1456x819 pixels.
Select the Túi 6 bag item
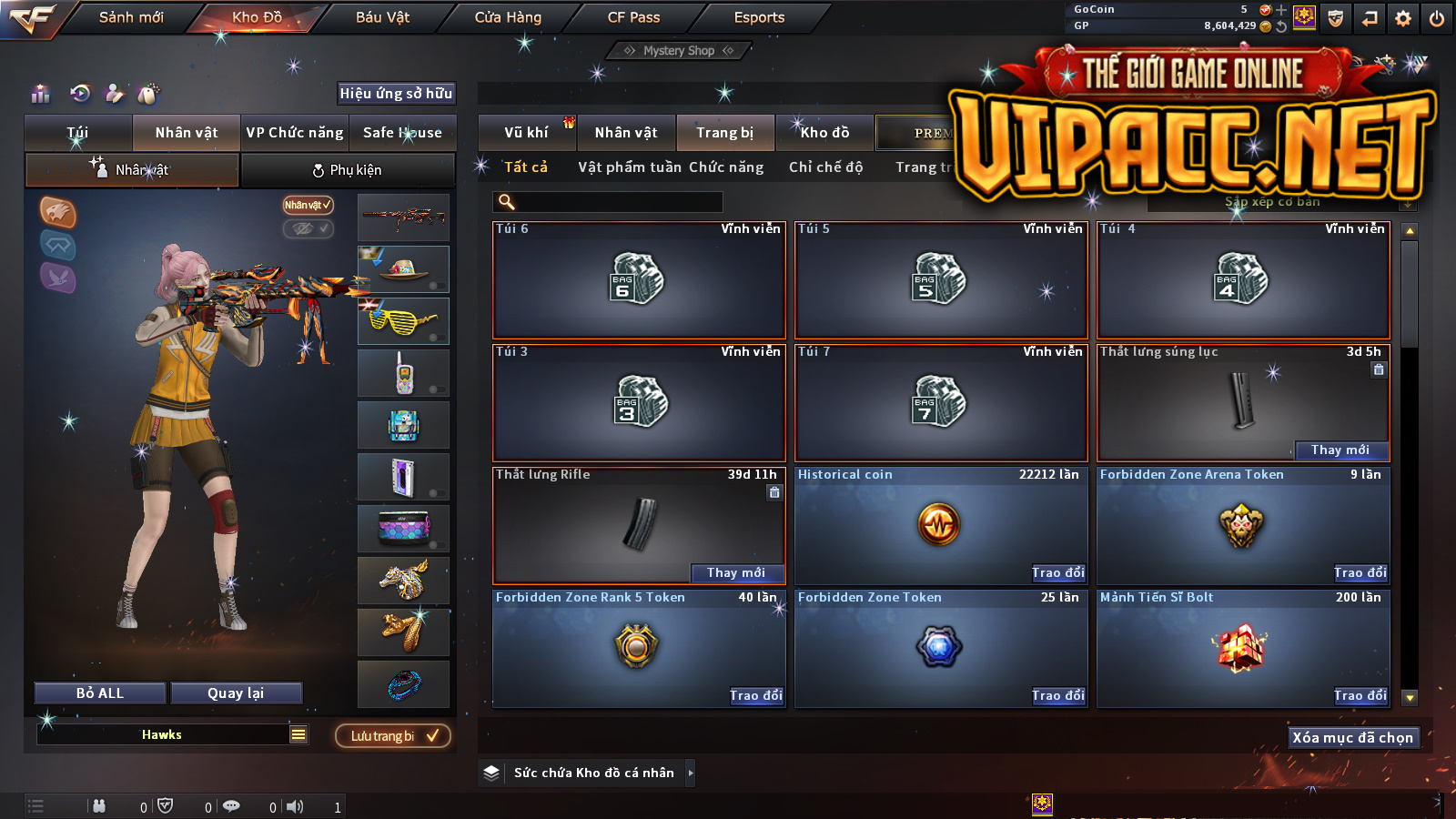638,279
